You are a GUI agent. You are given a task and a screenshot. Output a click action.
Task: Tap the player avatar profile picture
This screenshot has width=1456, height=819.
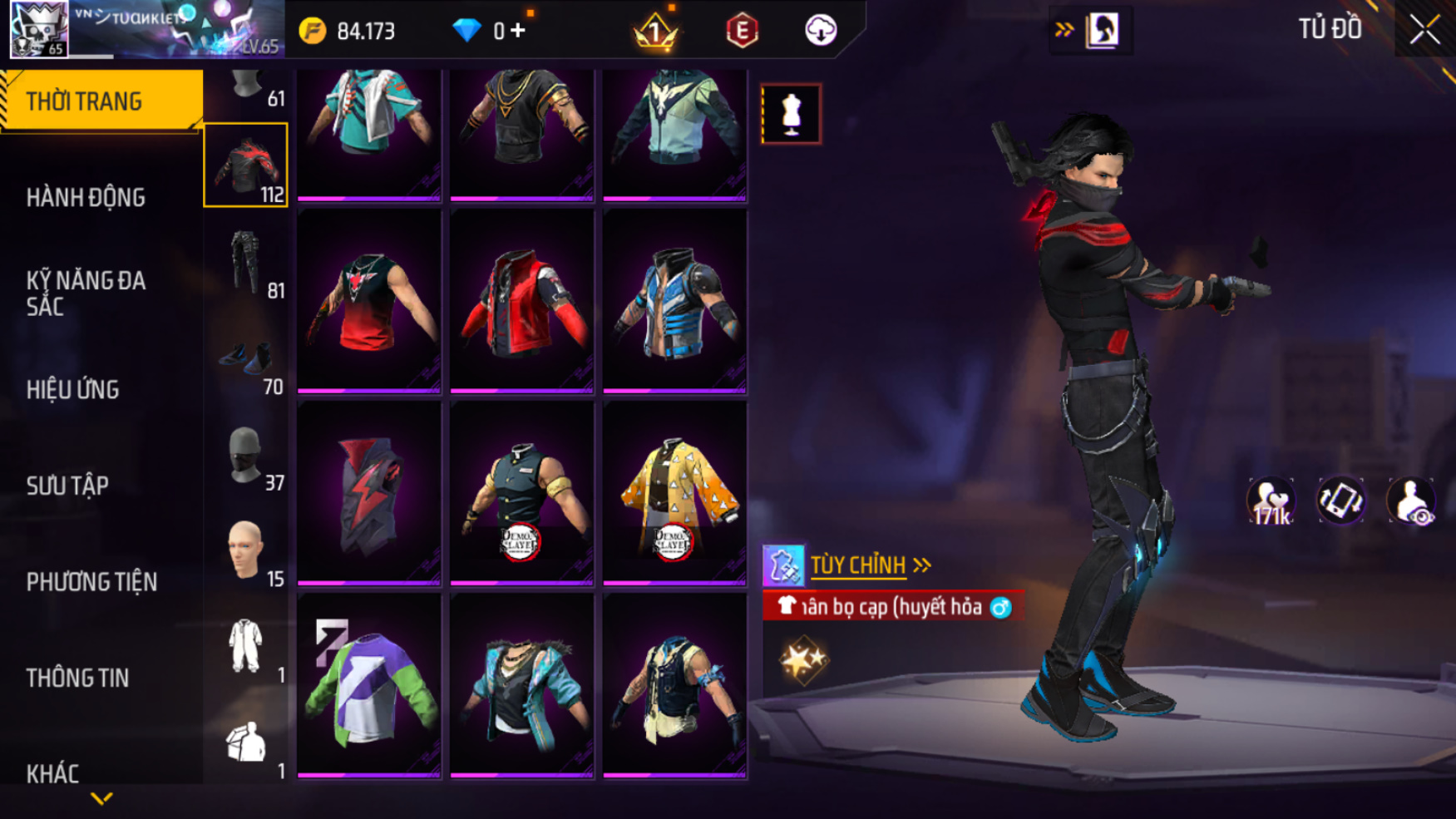pyautogui.click(x=39, y=29)
